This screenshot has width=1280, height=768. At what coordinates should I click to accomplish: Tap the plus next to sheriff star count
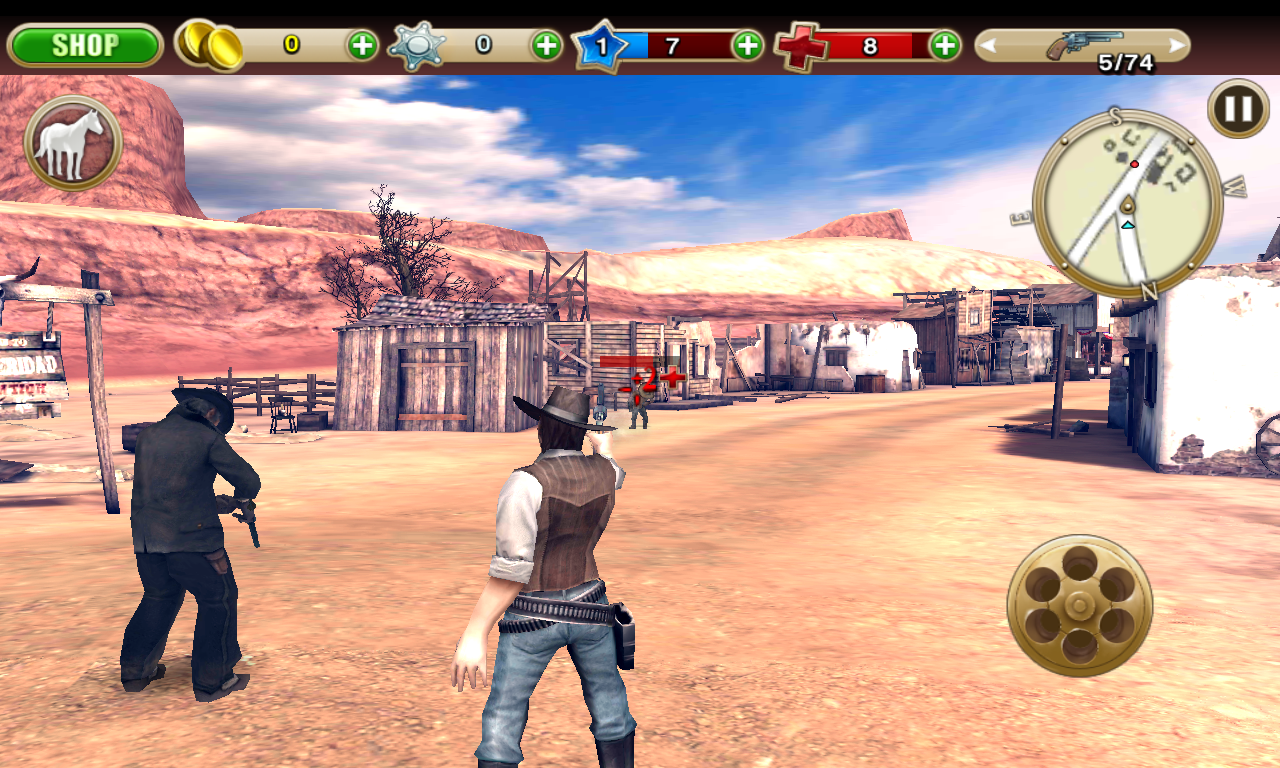tap(546, 45)
